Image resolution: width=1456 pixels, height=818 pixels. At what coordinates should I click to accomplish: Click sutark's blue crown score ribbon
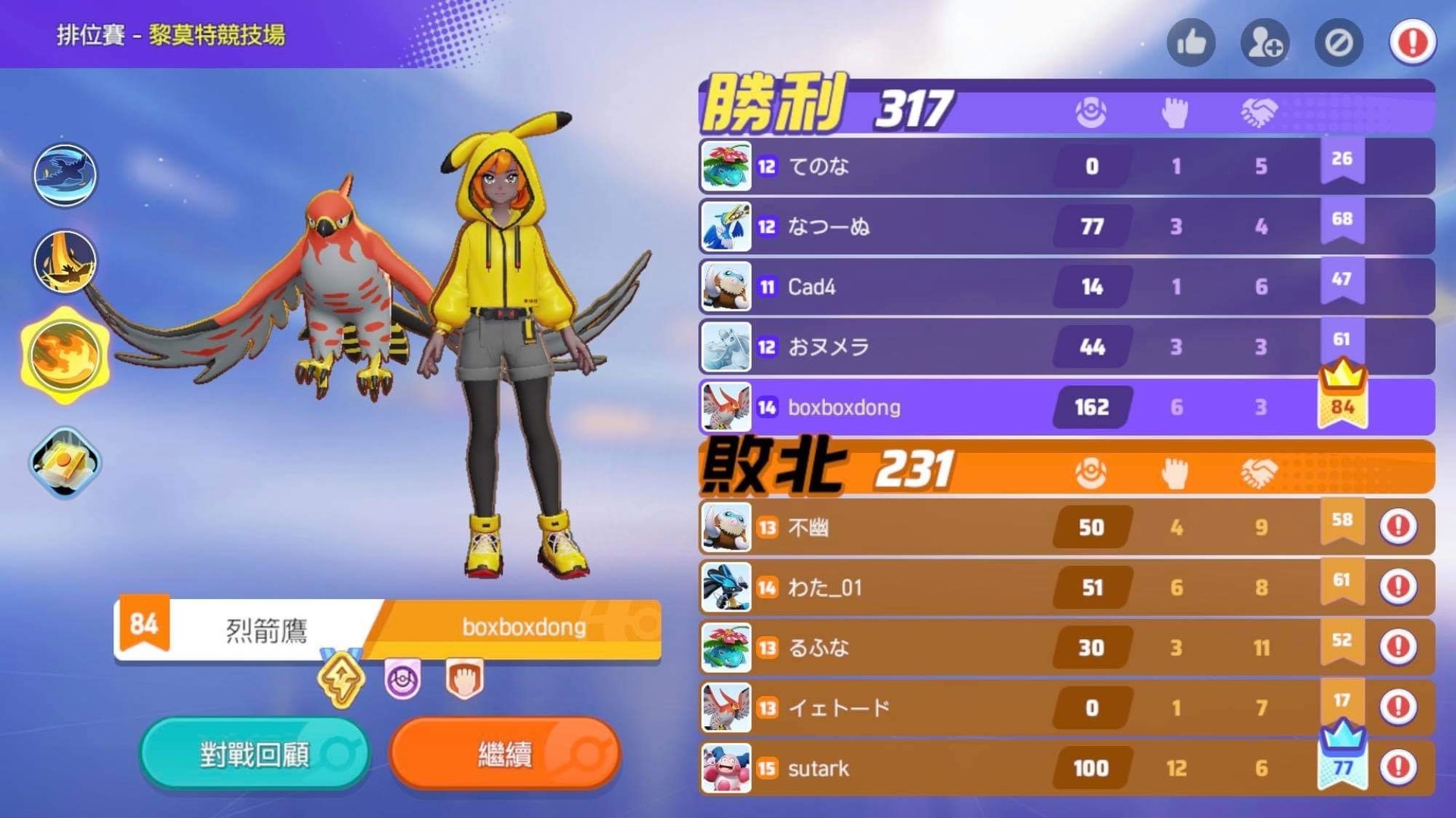pyautogui.click(x=1343, y=754)
